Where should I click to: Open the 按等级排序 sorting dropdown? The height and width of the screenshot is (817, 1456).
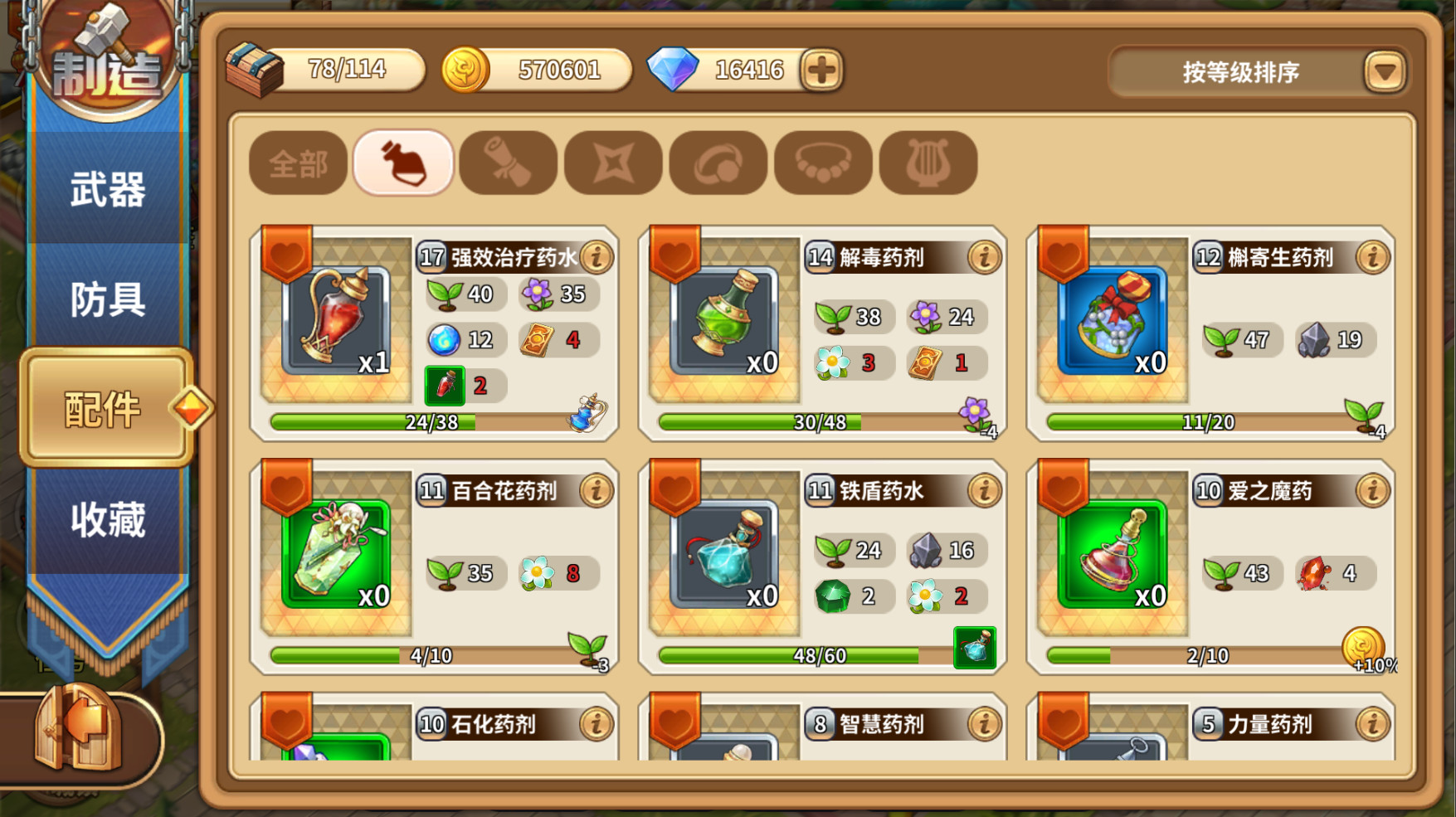point(1240,73)
